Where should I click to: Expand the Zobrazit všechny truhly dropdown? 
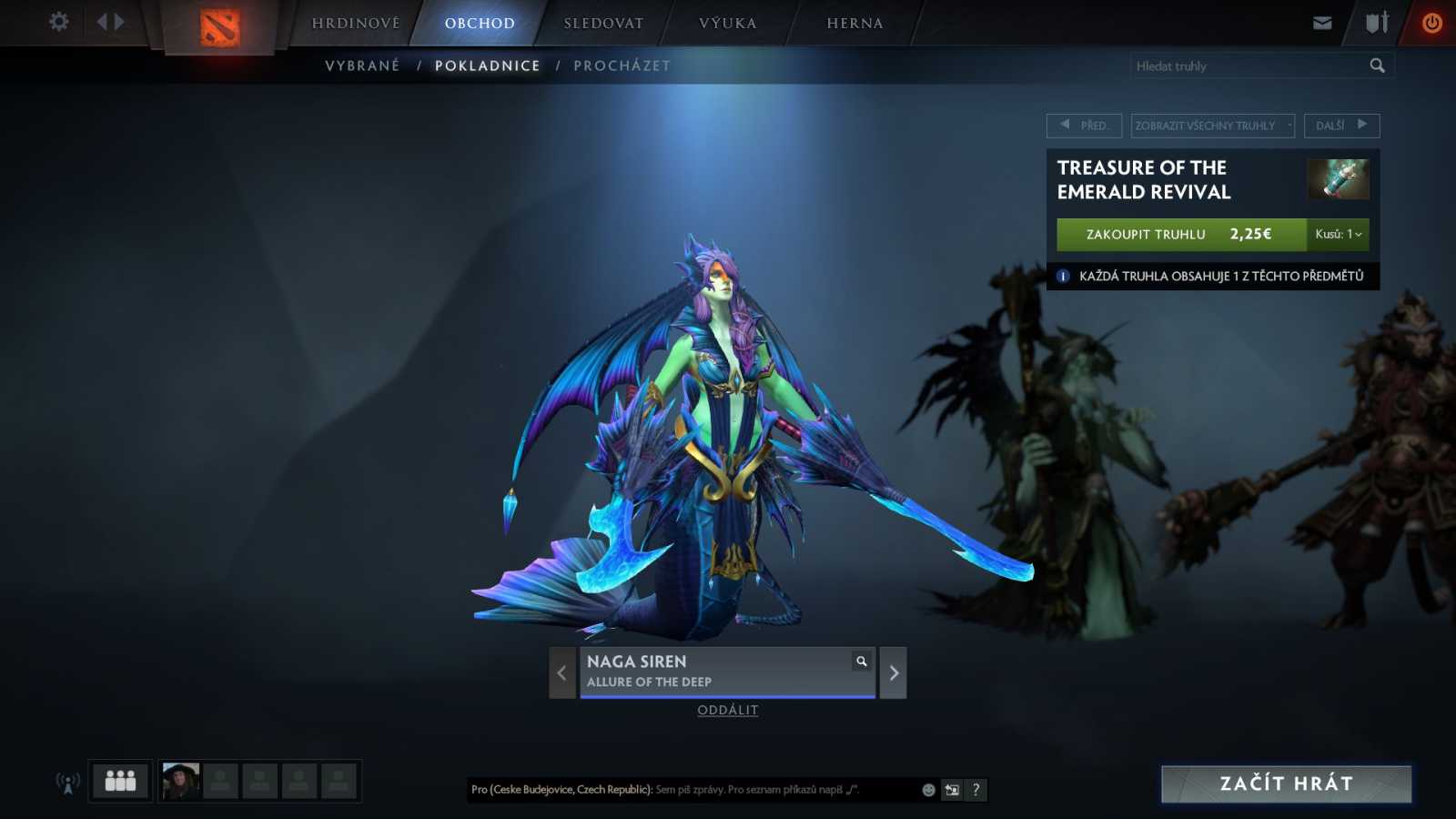pos(1211,126)
